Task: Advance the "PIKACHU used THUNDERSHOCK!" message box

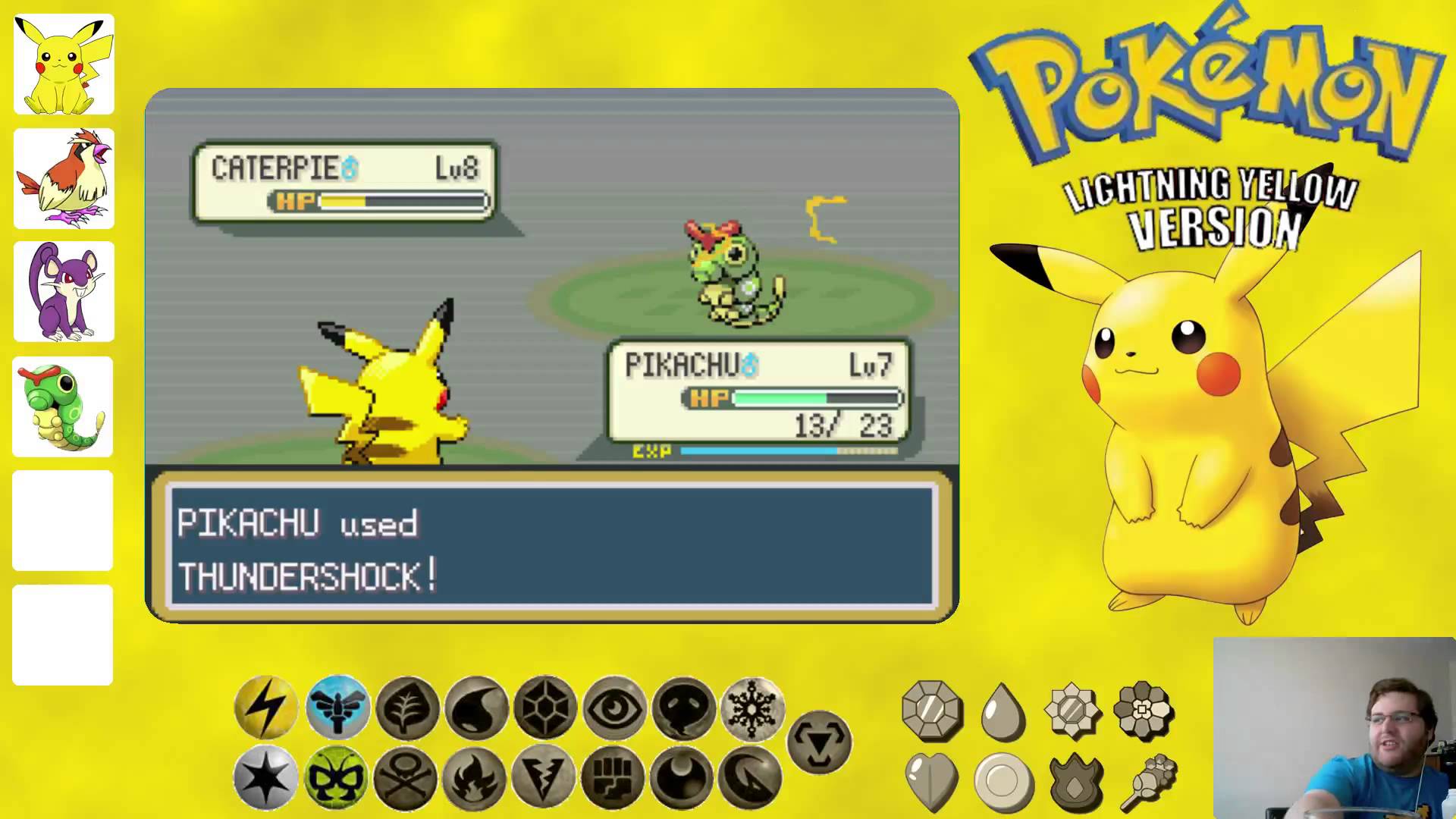Action: [x=552, y=546]
